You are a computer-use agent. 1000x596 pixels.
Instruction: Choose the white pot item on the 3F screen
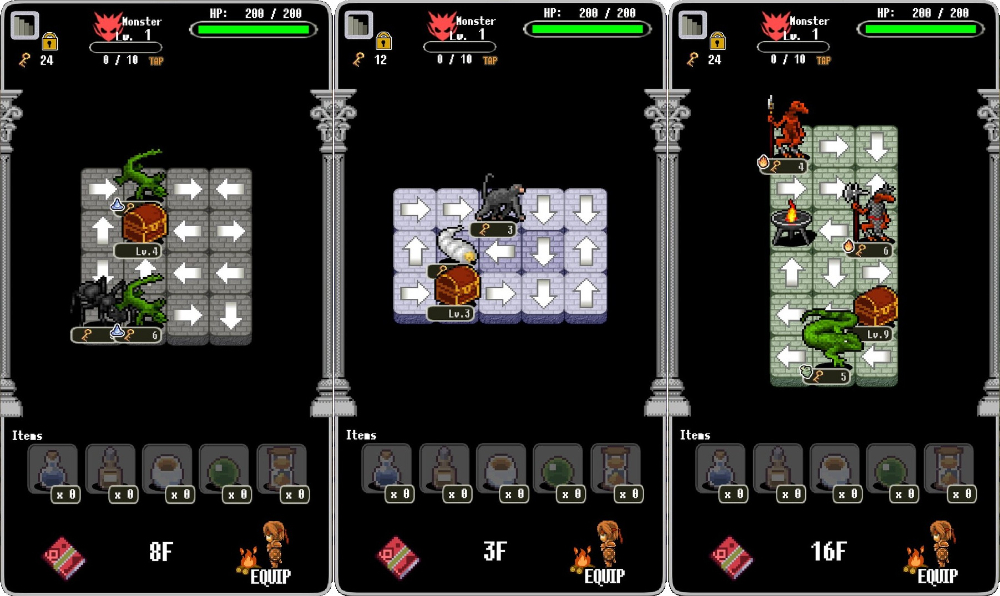click(501, 470)
